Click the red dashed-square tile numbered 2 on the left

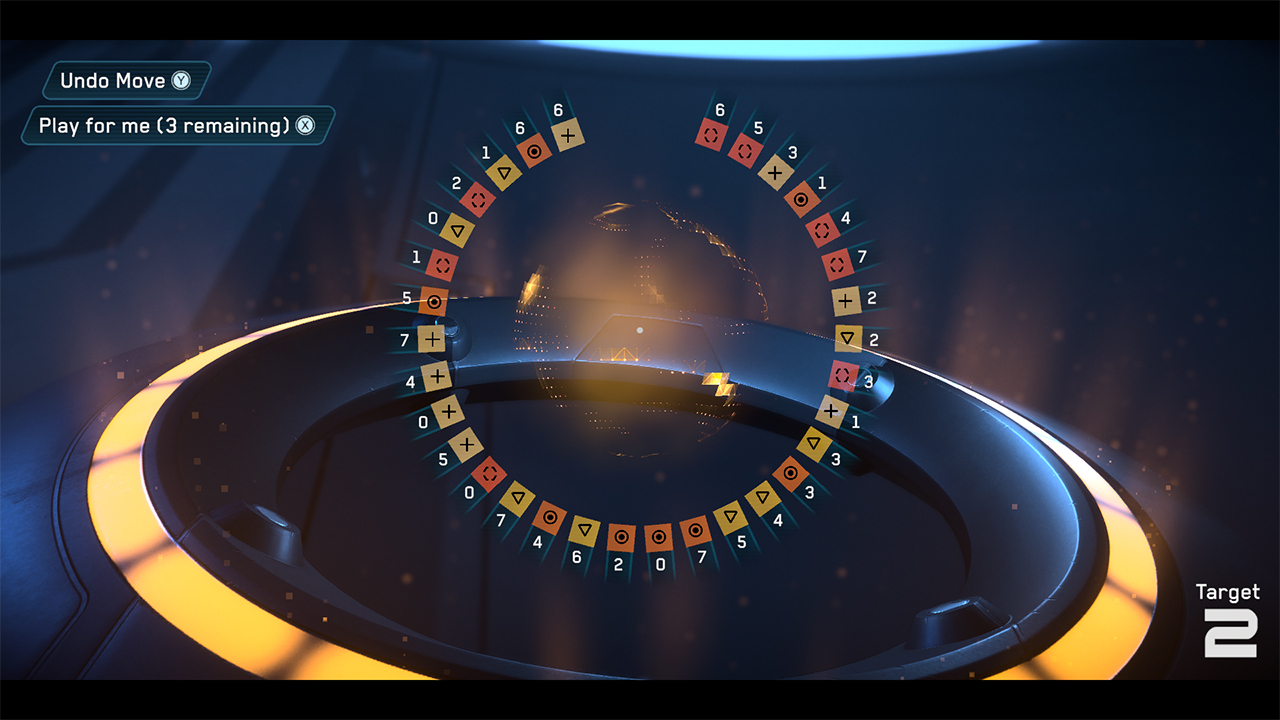click(477, 198)
